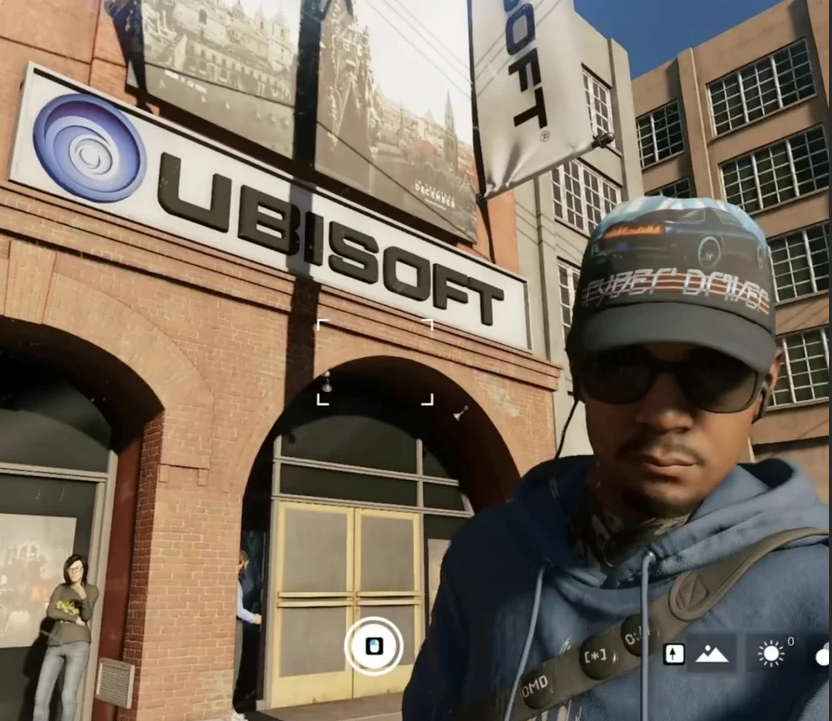832x721 pixels.
Task: Open the sun brightness setting
Action: coord(771,654)
